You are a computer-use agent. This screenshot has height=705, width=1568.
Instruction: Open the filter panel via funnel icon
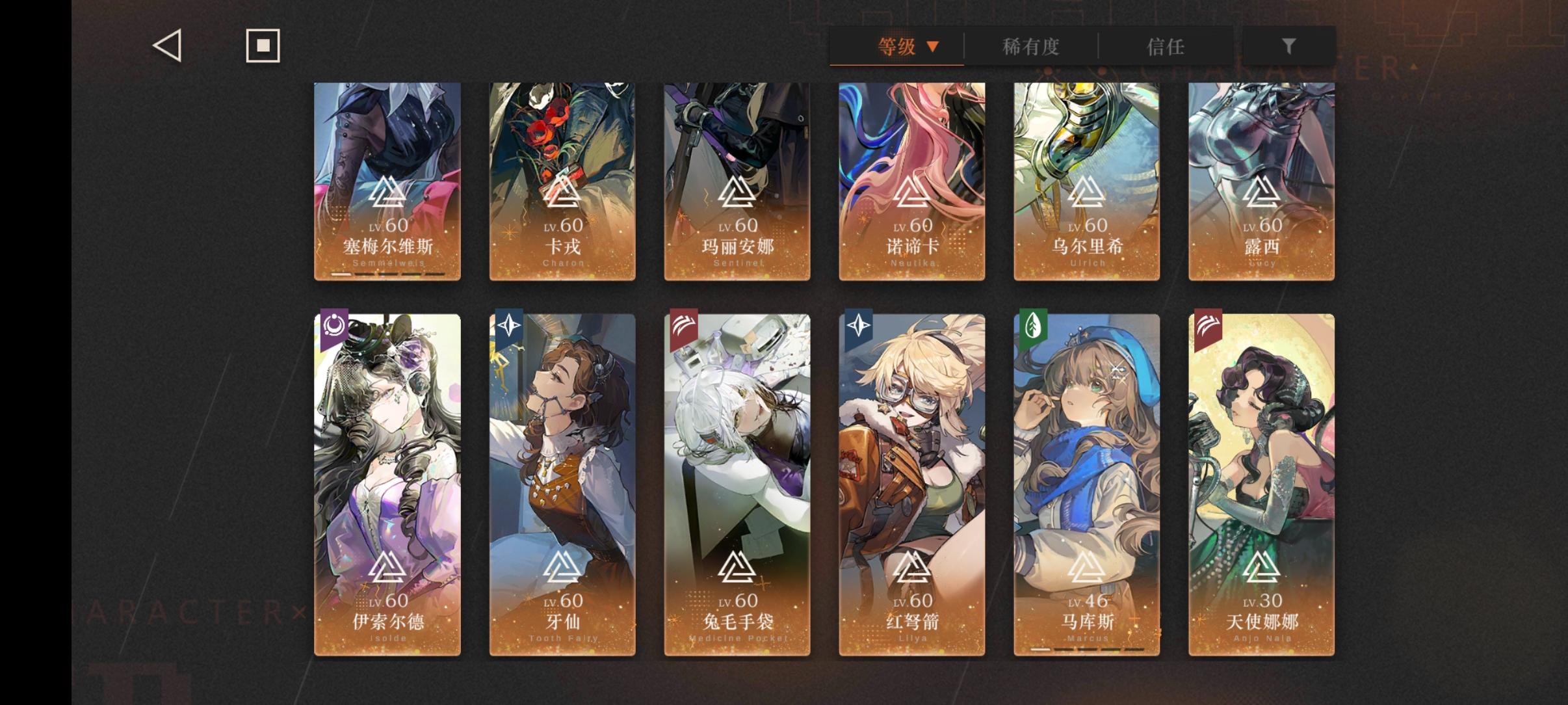1288,46
